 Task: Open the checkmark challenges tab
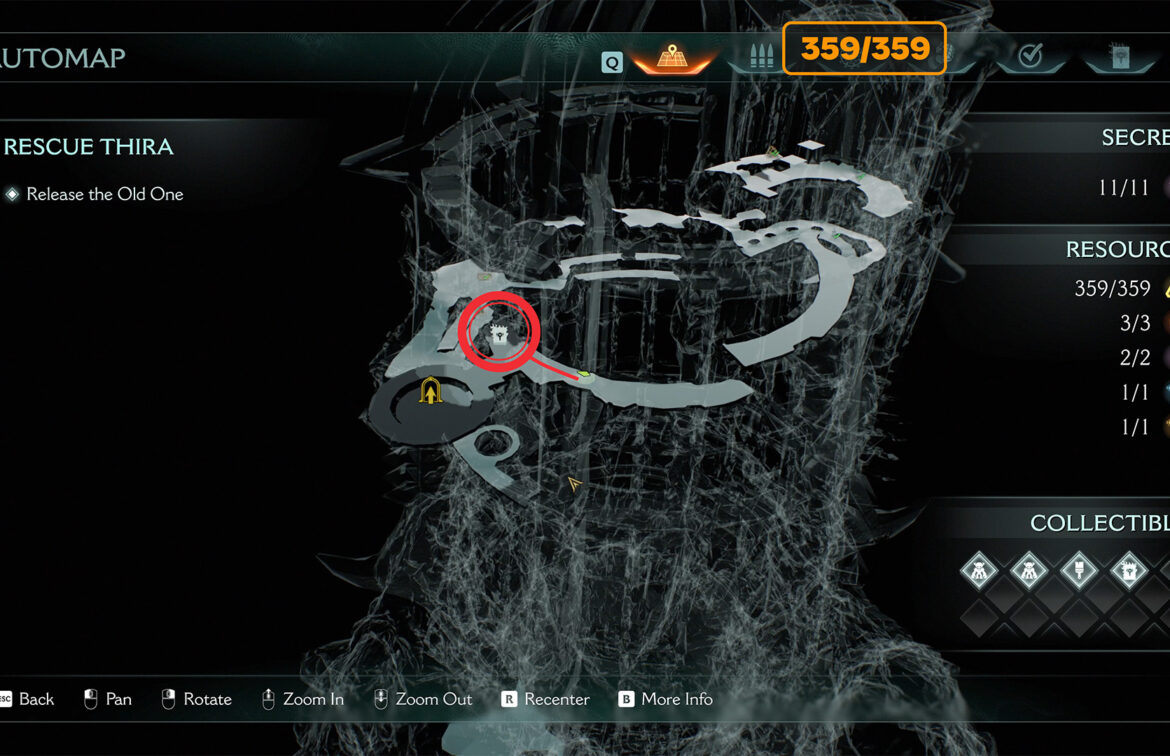pyautogui.click(x=1030, y=58)
